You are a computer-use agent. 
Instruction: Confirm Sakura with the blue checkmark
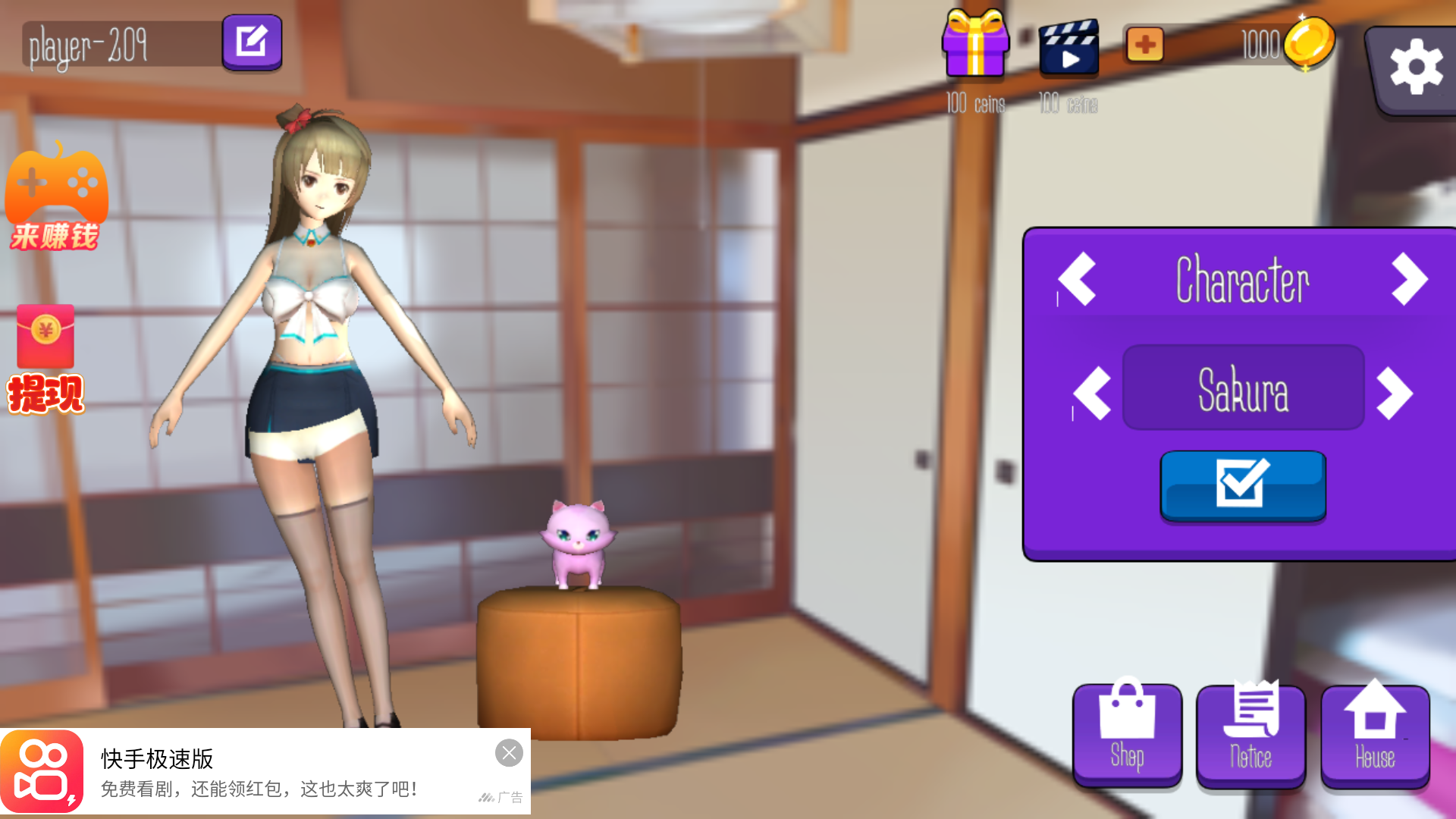1243,487
